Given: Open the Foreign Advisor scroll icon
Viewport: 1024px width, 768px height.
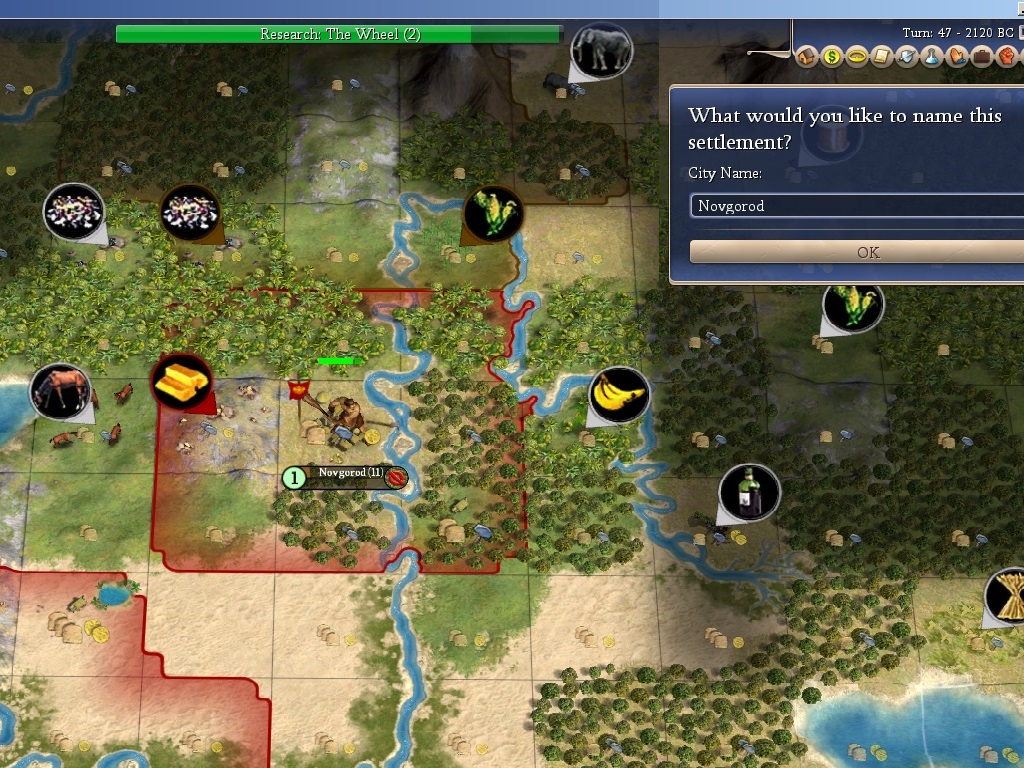Looking at the screenshot, I should (x=881, y=57).
